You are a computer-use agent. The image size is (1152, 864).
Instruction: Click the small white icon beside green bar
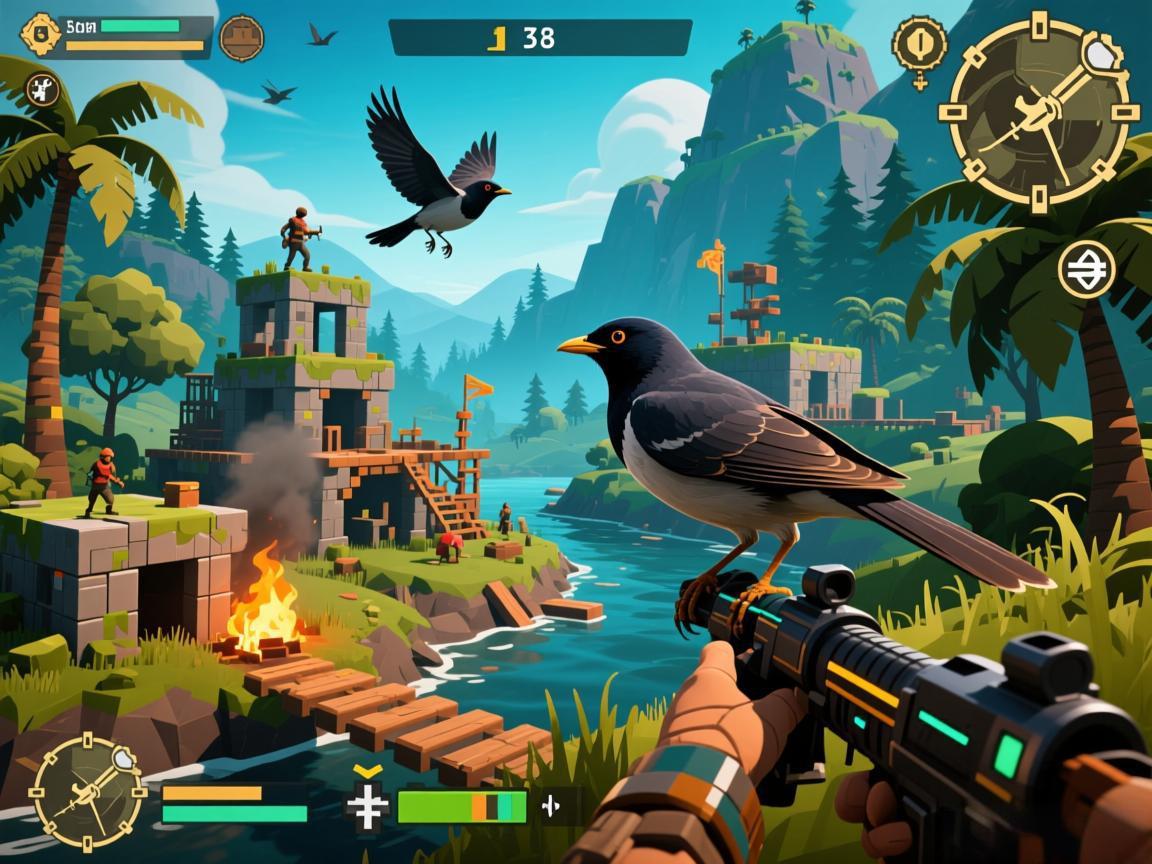550,805
